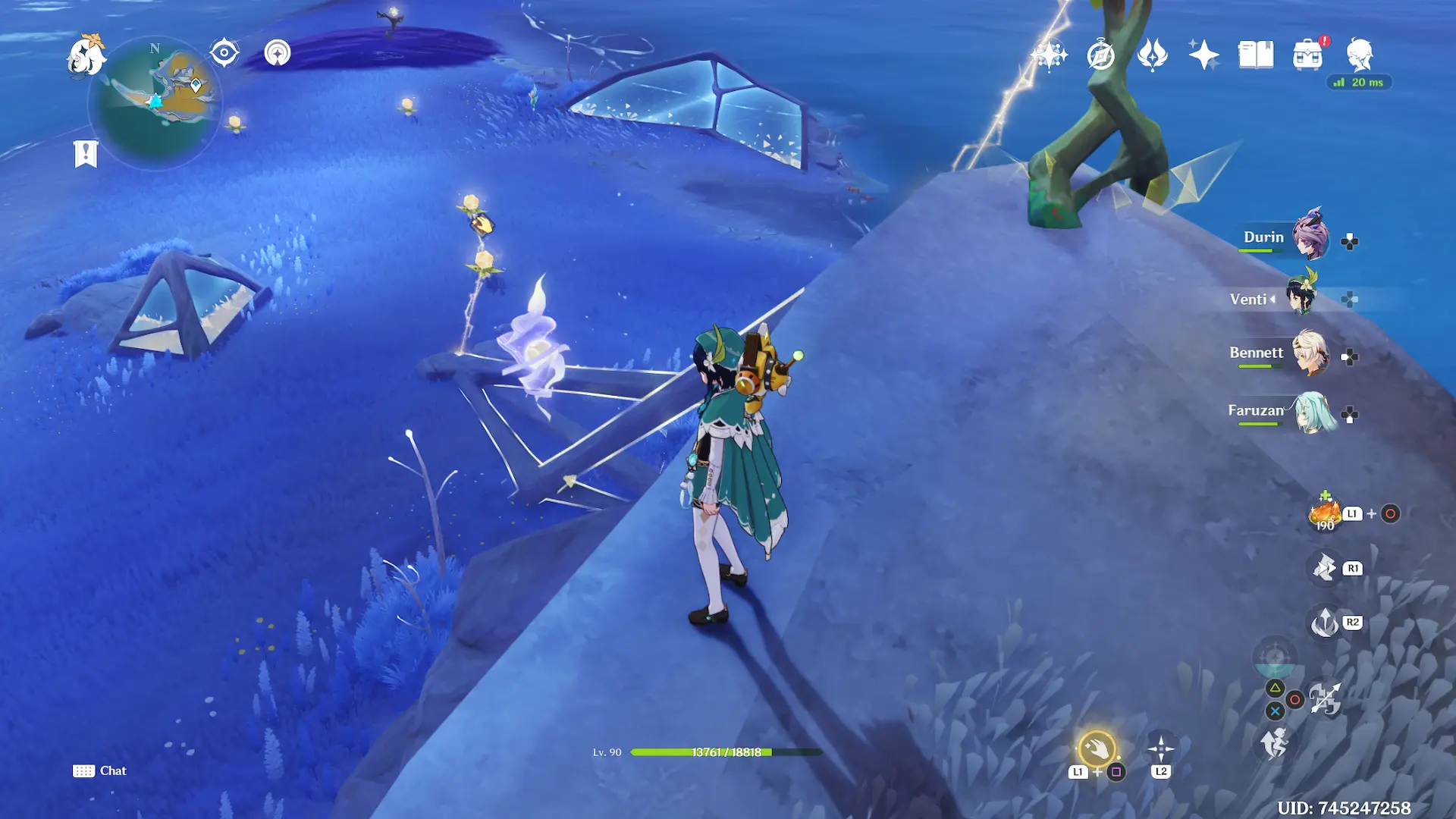Trigger the bow attack icon
Viewport: 1456px width, 819px height.
click(x=1325, y=699)
